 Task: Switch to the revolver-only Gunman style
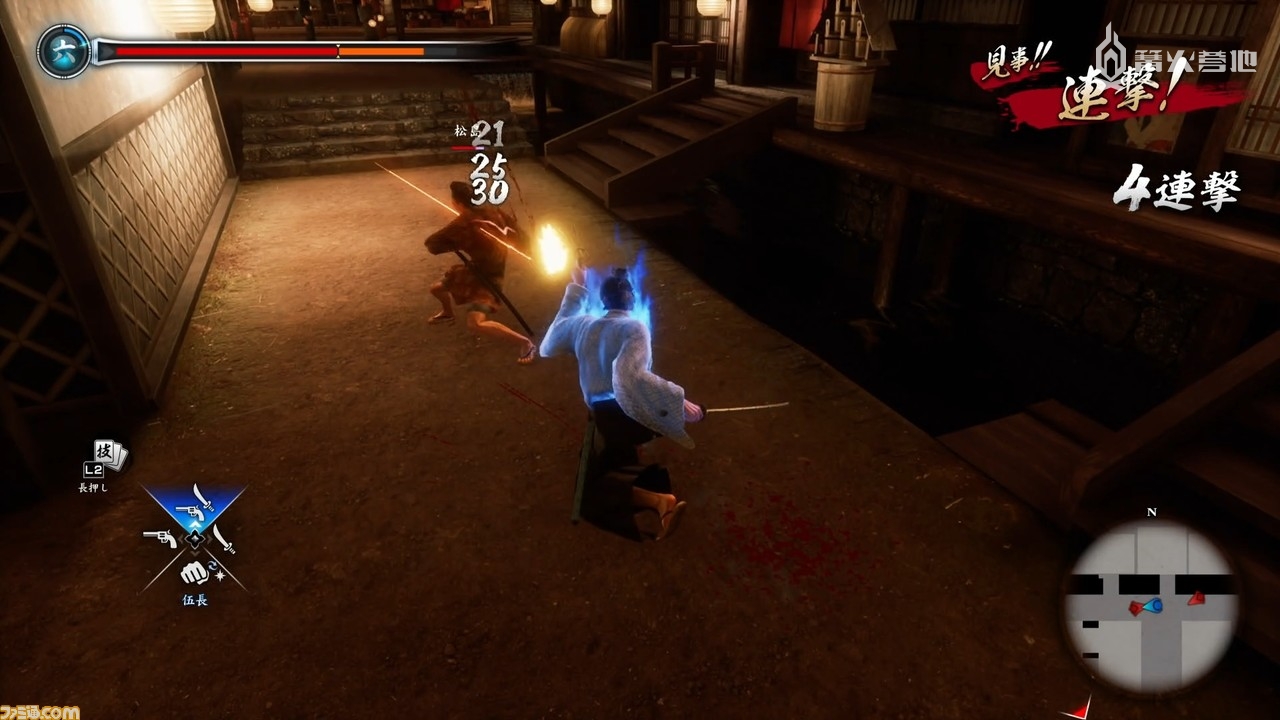pos(160,540)
